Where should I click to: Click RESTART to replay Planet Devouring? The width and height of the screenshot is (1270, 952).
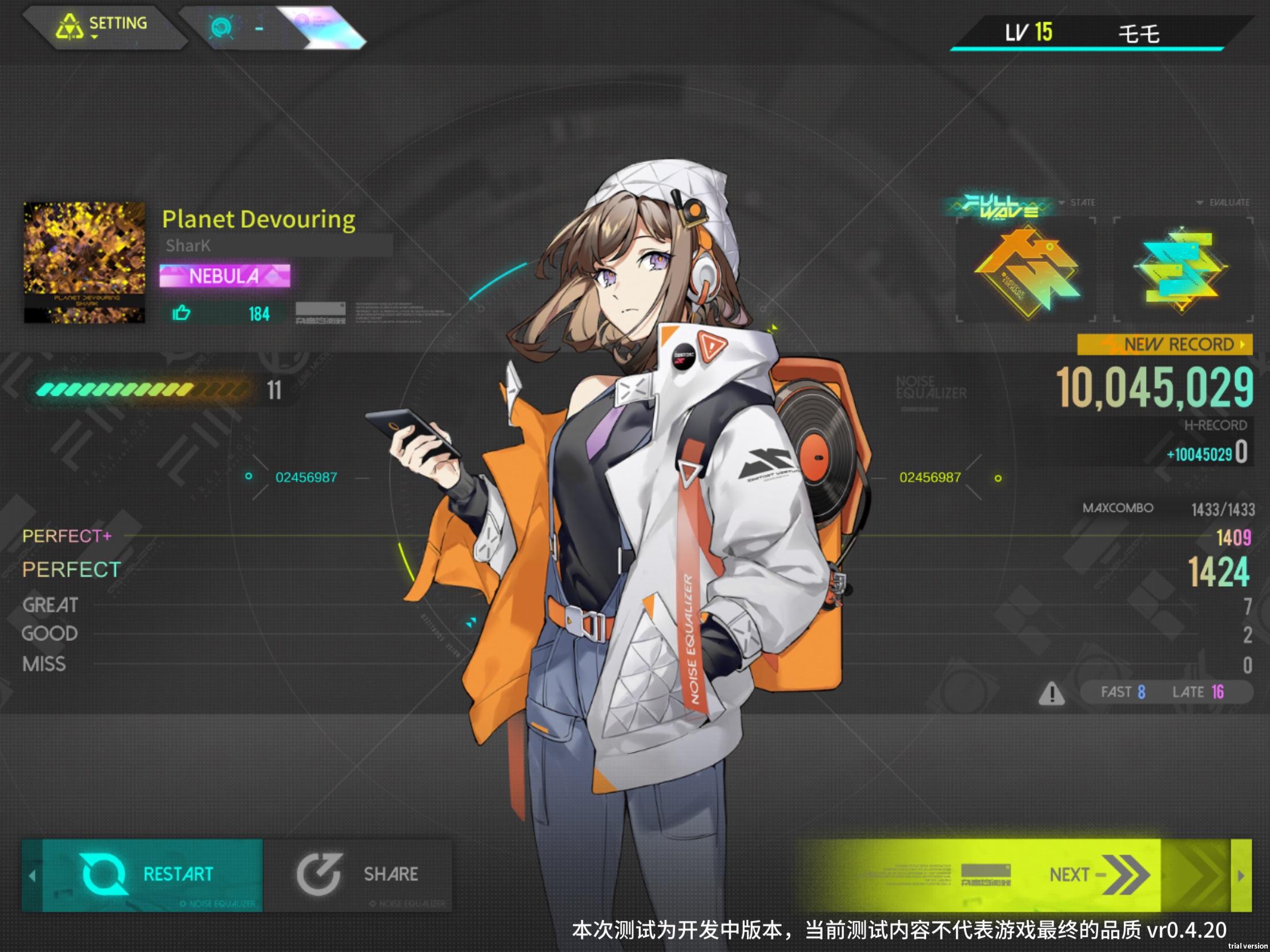pos(176,874)
